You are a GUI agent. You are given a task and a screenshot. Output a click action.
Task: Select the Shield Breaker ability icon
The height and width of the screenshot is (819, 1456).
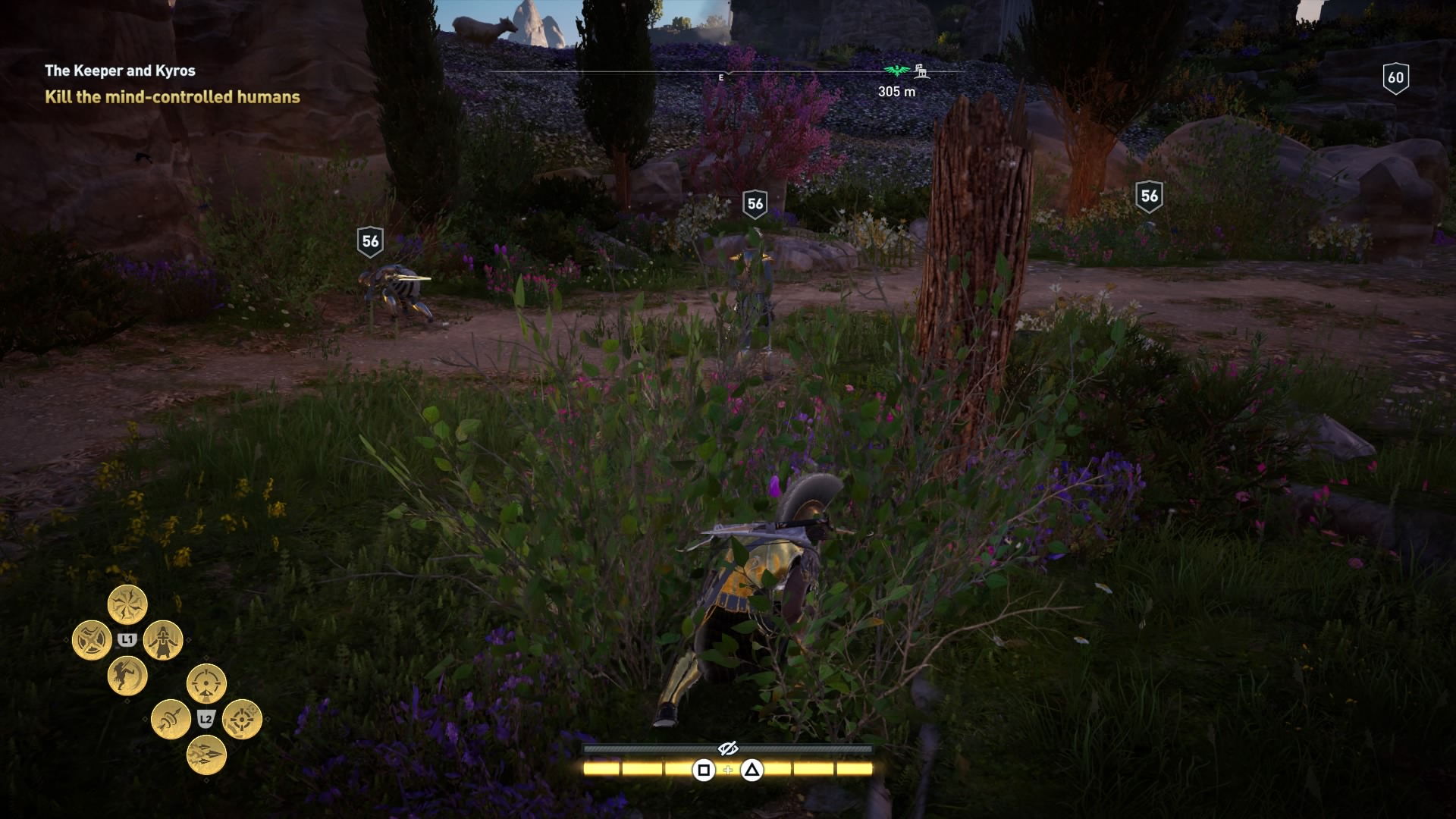93,639
